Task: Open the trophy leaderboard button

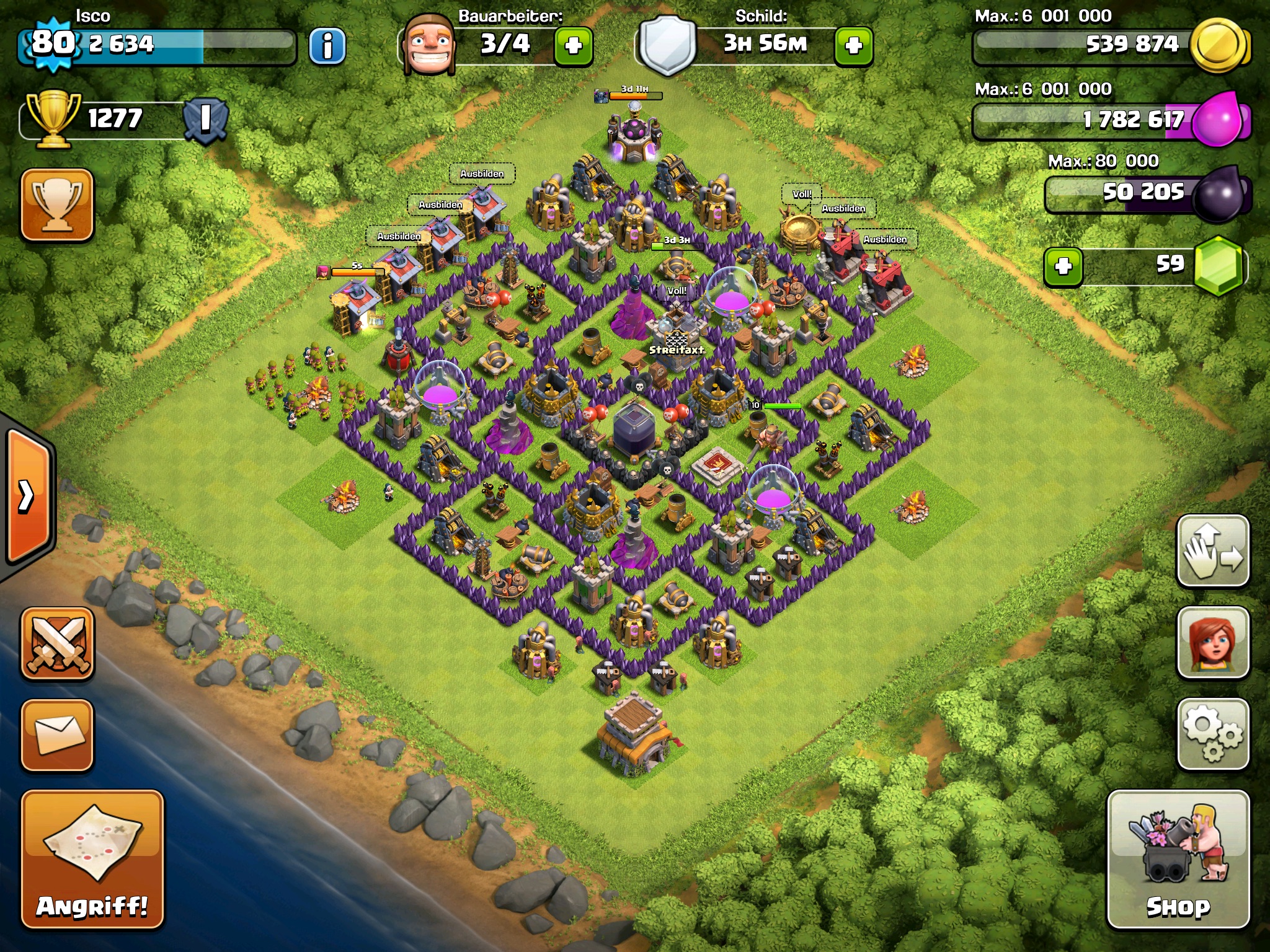Action: 57,205
